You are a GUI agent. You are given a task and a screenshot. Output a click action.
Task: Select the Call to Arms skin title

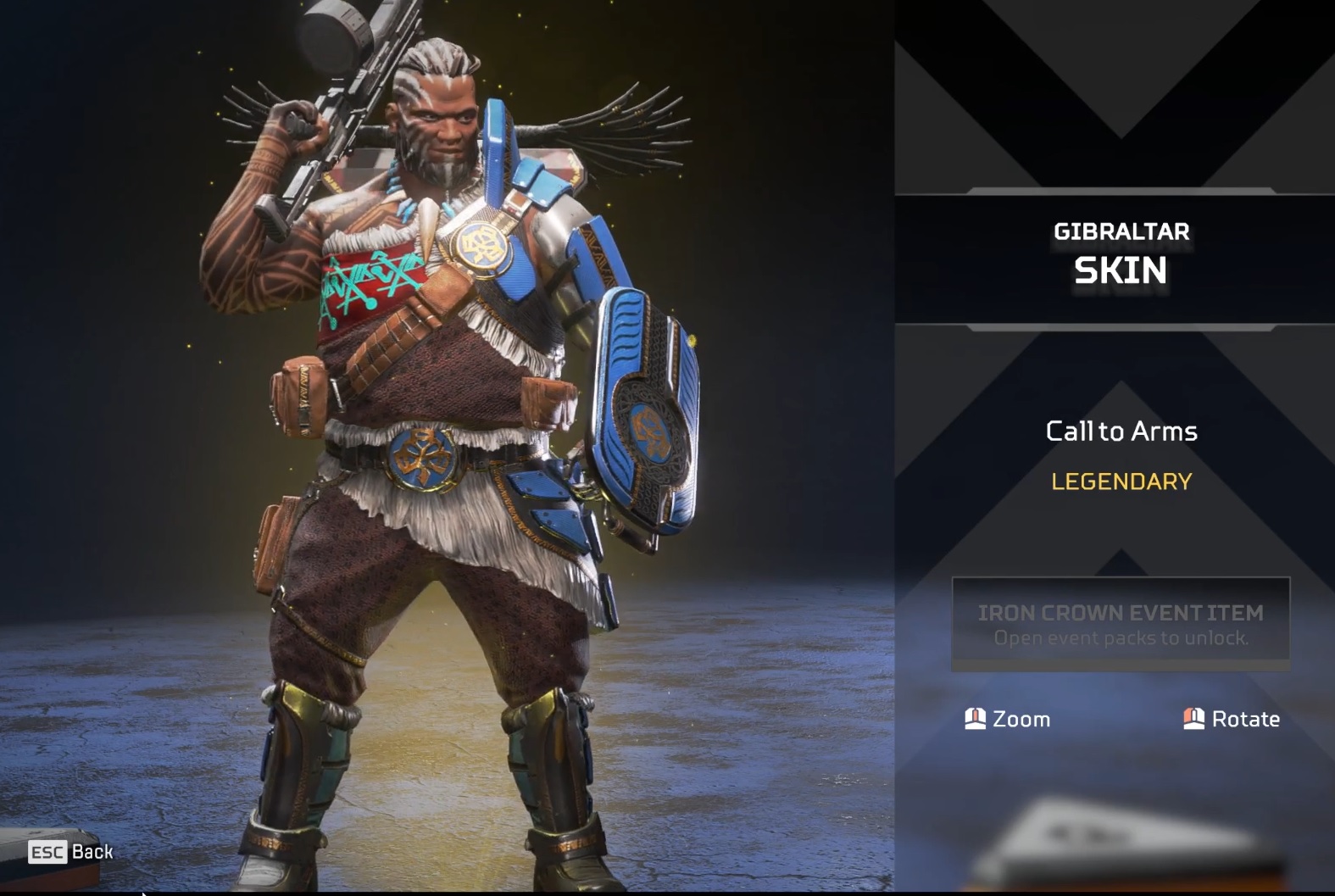click(x=1121, y=431)
